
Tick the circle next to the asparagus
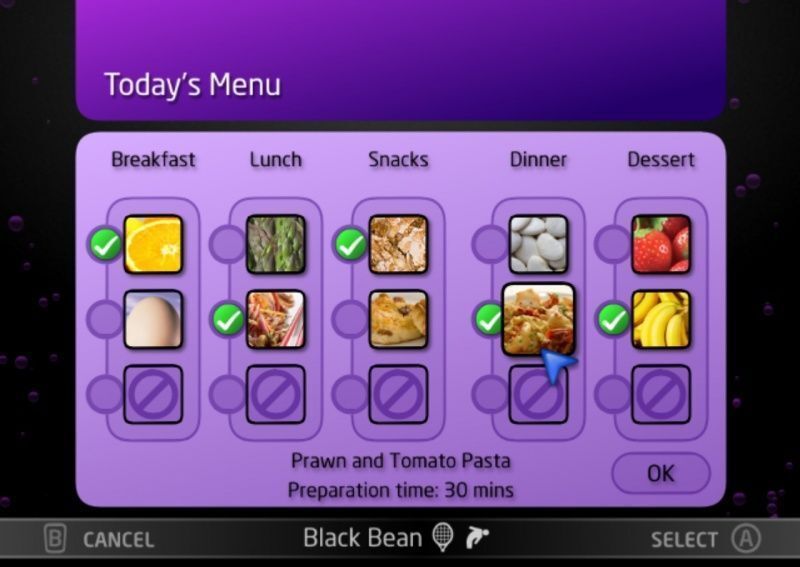tap(228, 244)
